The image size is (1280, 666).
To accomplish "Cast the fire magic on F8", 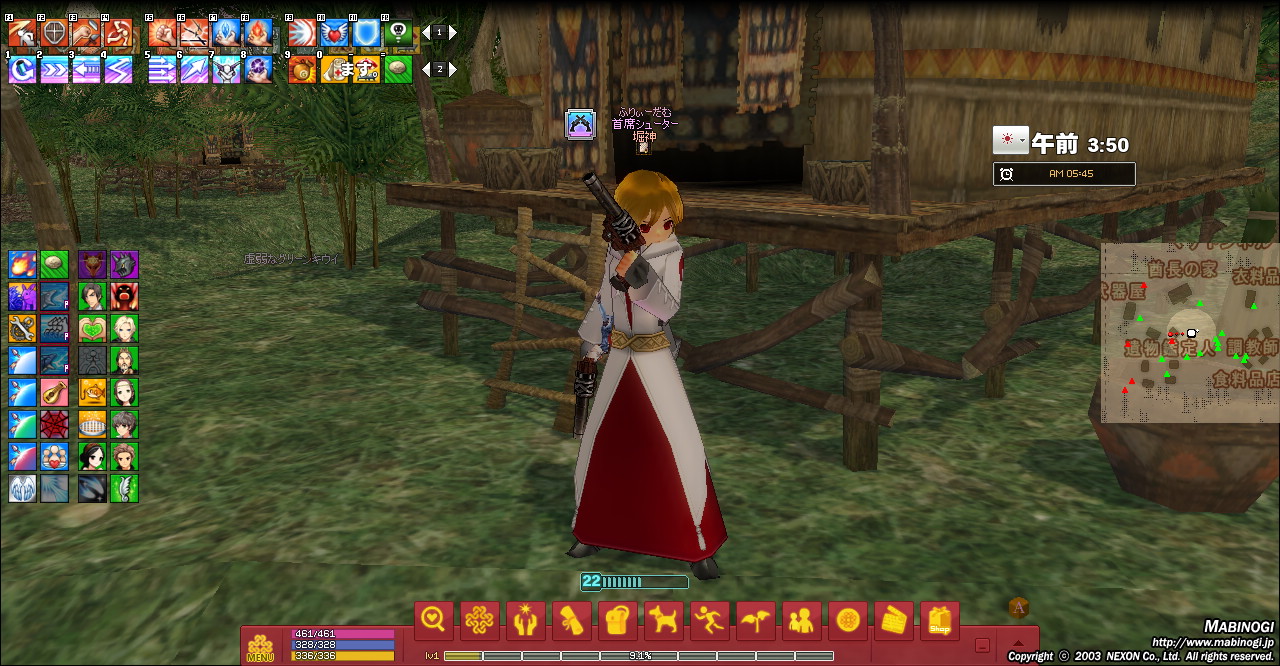I will point(258,34).
